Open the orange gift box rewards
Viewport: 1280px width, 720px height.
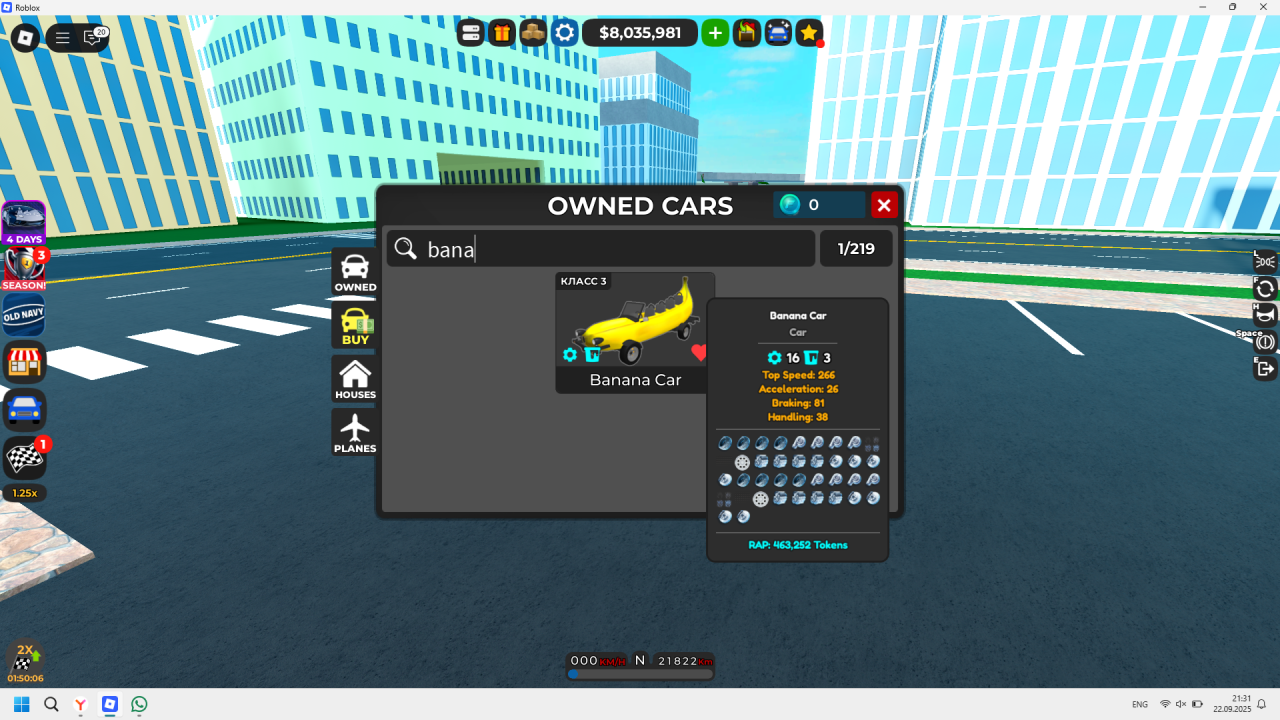[x=502, y=33]
